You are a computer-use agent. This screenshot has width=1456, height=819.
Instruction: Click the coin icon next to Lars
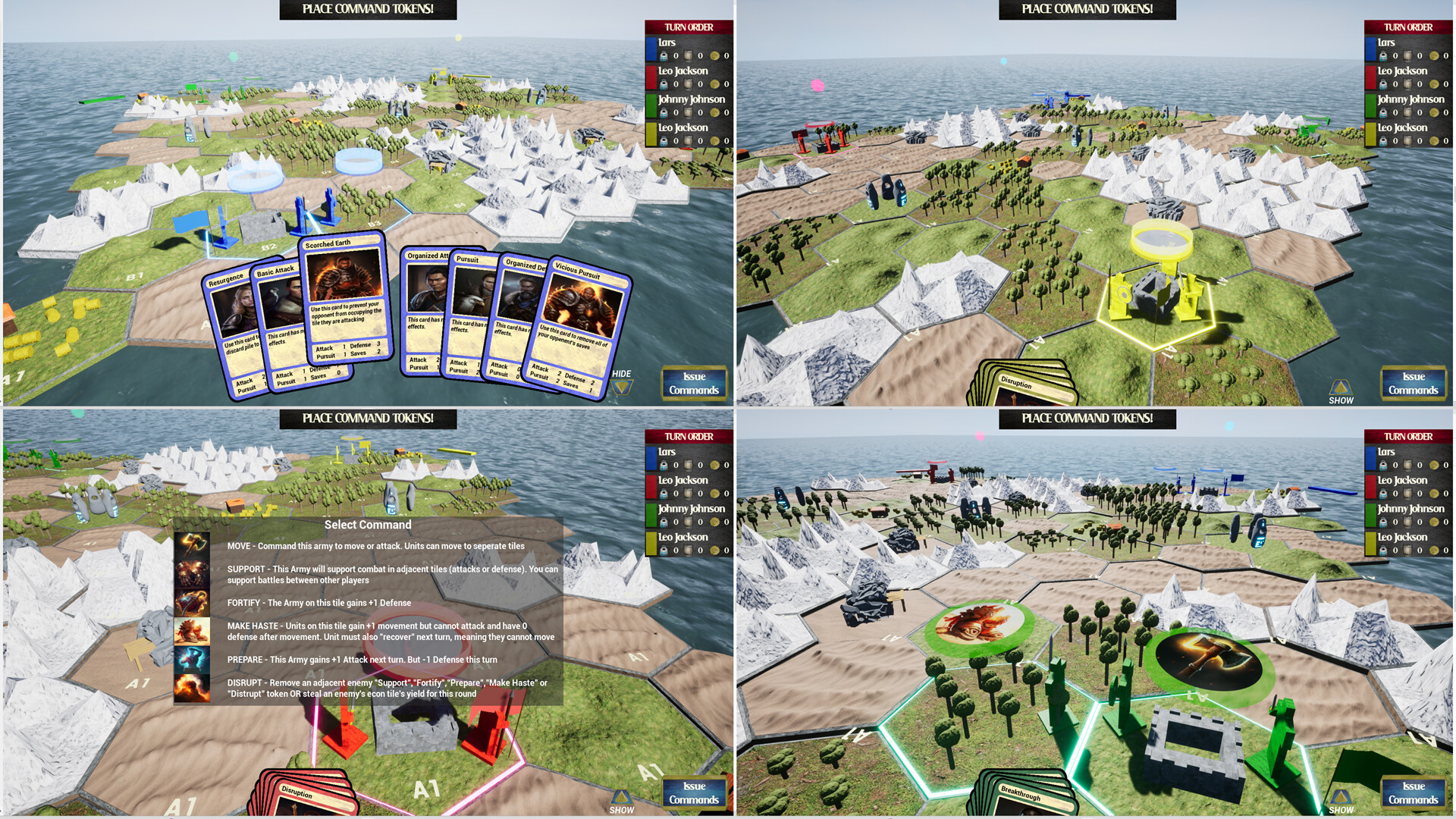coord(716,56)
